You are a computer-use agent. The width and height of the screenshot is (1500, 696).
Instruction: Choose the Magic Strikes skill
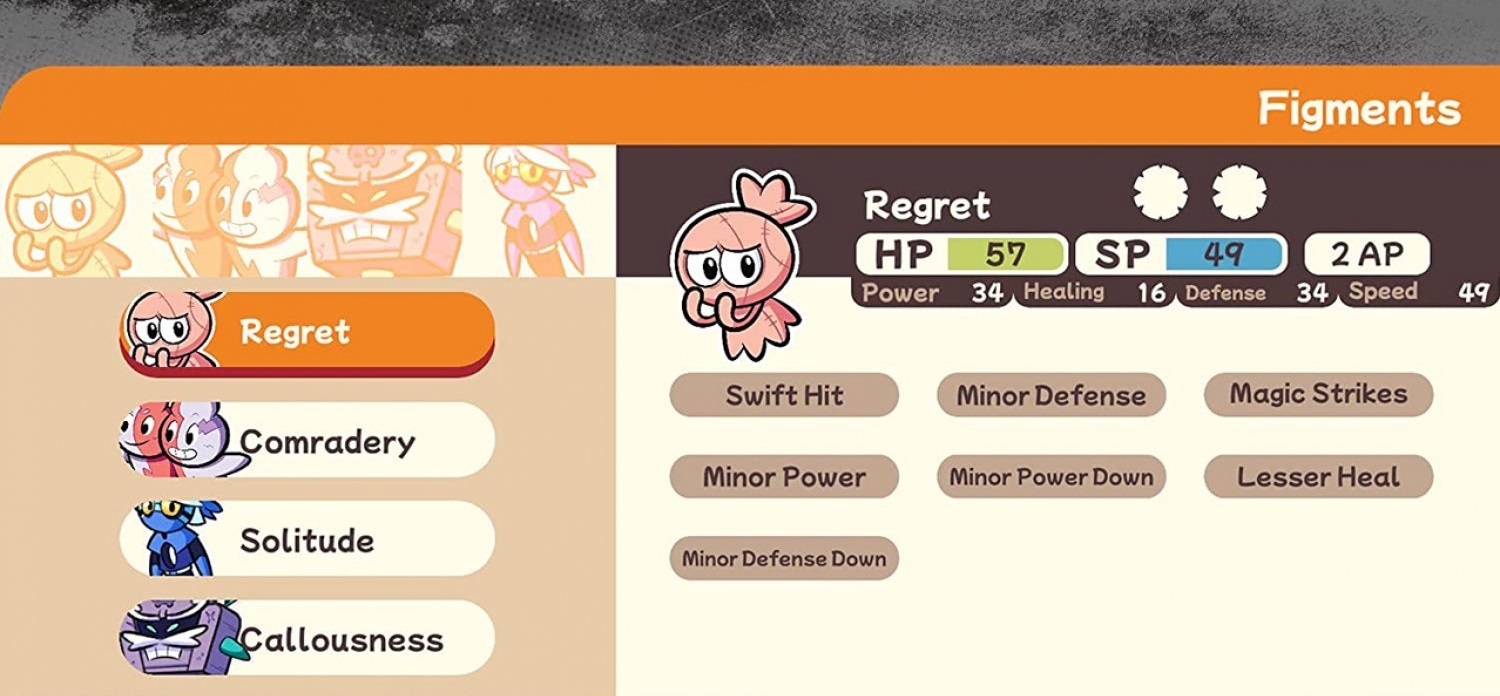pyautogui.click(x=1318, y=394)
